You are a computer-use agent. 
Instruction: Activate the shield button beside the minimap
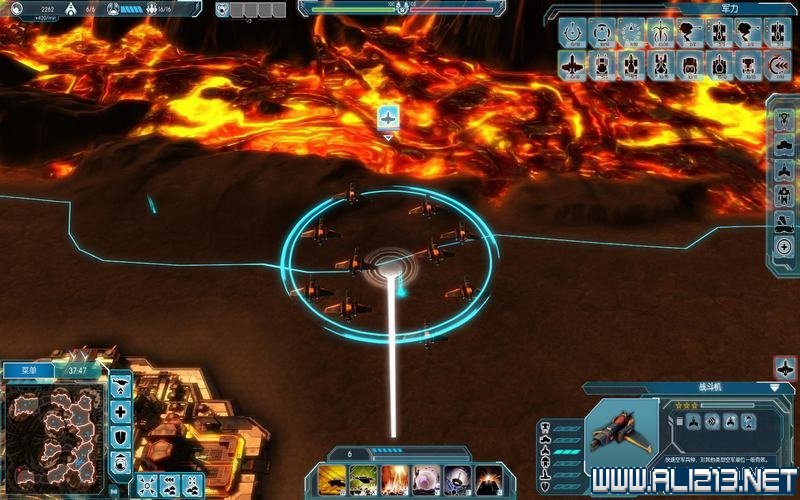[x=121, y=437]
